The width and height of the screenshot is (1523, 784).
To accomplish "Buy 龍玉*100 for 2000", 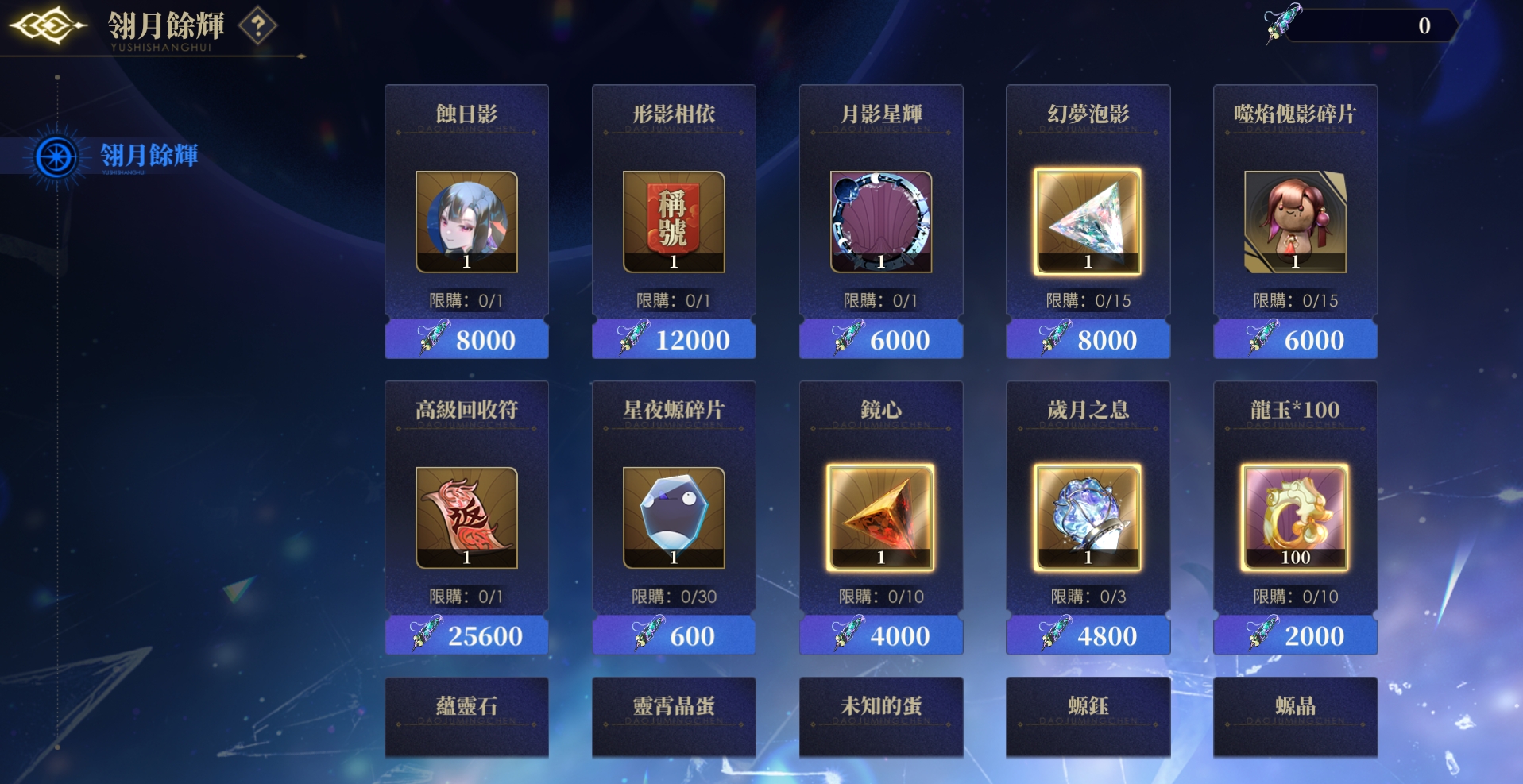I will tap(1295, 635).
